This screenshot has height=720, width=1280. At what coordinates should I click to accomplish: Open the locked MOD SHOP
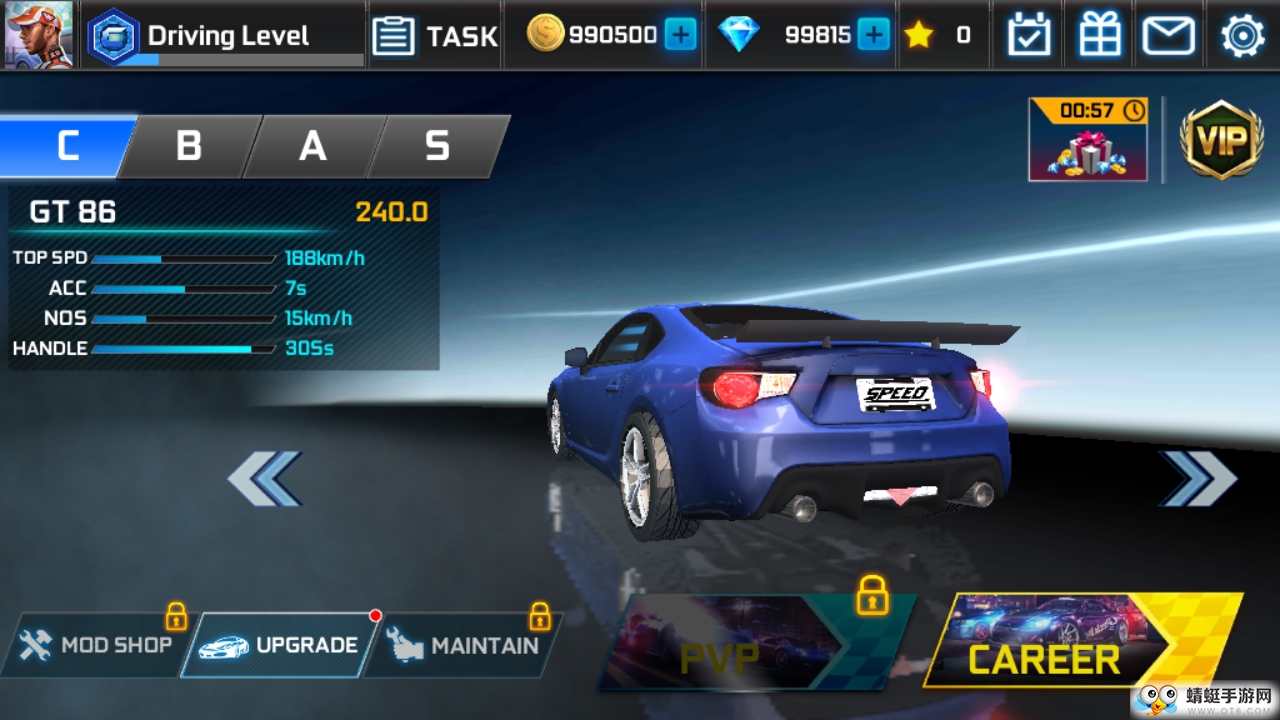tap(97, 645)
